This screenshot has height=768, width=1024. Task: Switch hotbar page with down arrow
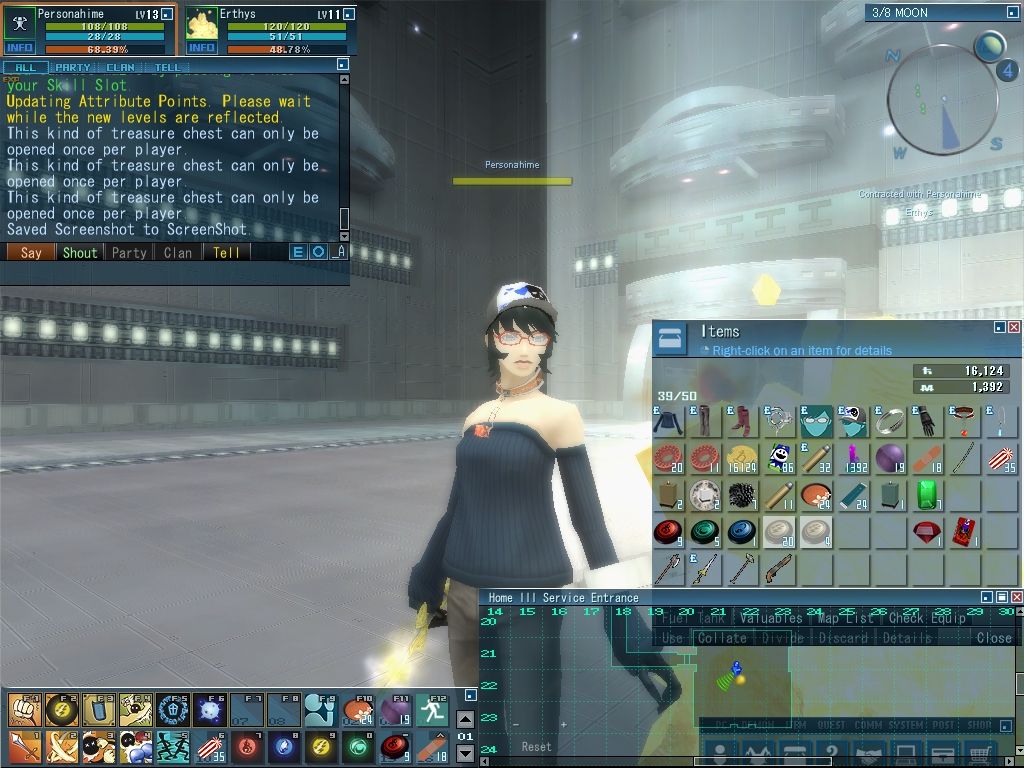pos(465,753)
